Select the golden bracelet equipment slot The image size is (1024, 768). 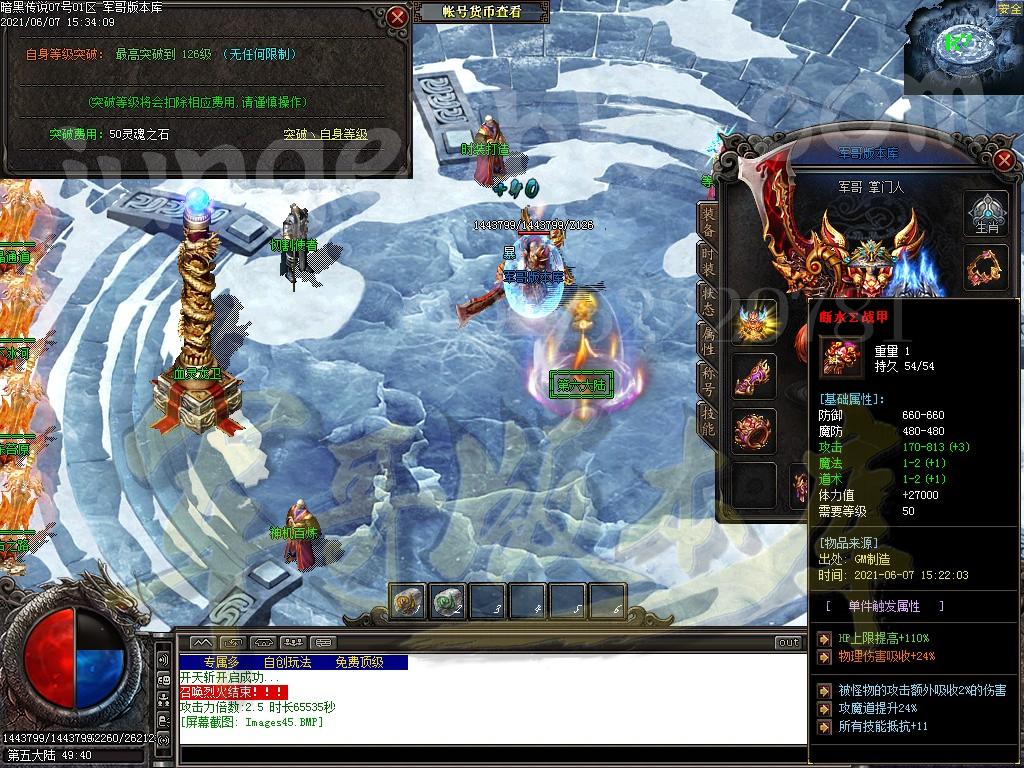click(x=987, y=267)
